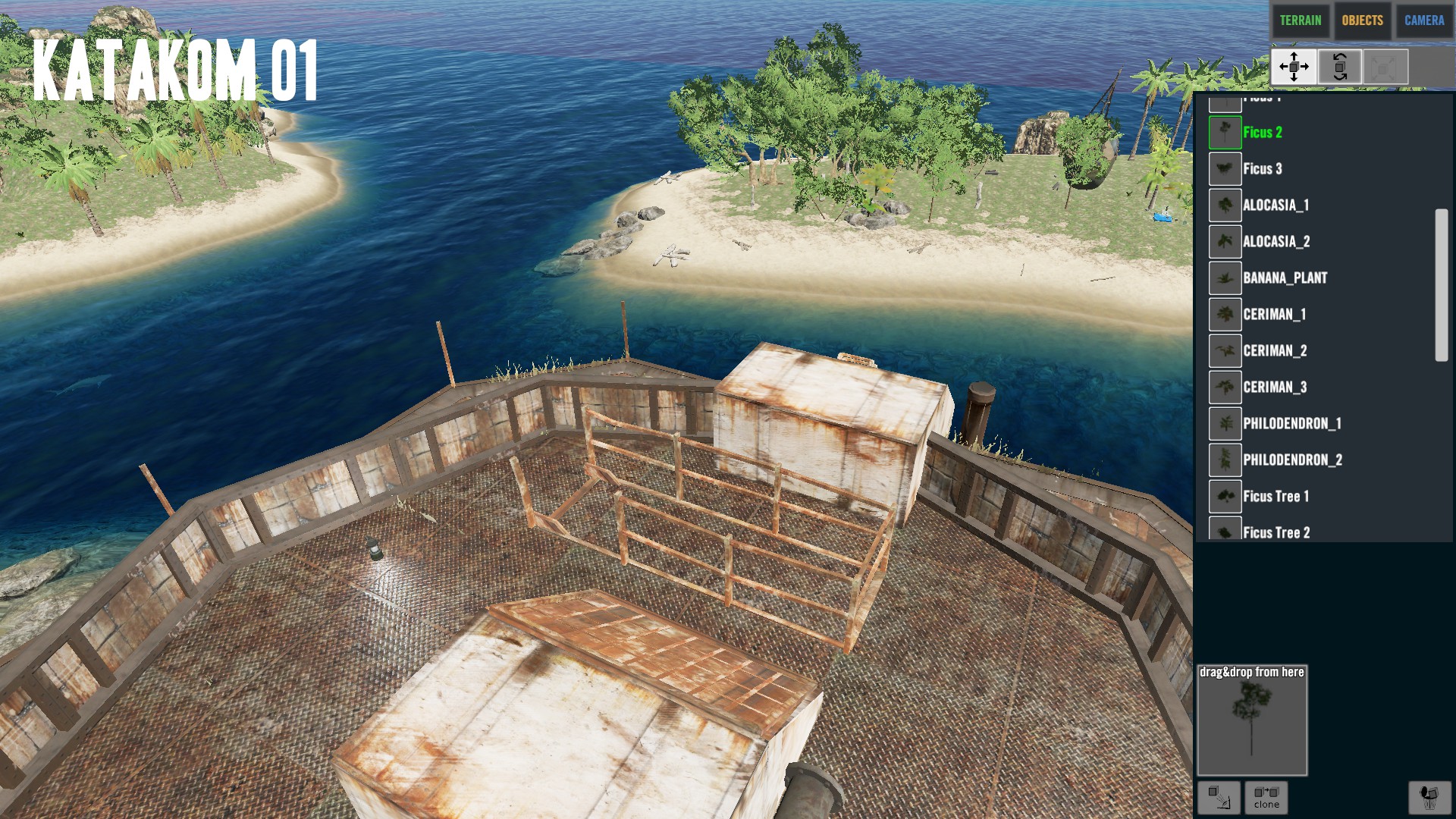Screen dimensions: 1456x819
Task: Switch to the Terrain tab
Action: 1300,20
